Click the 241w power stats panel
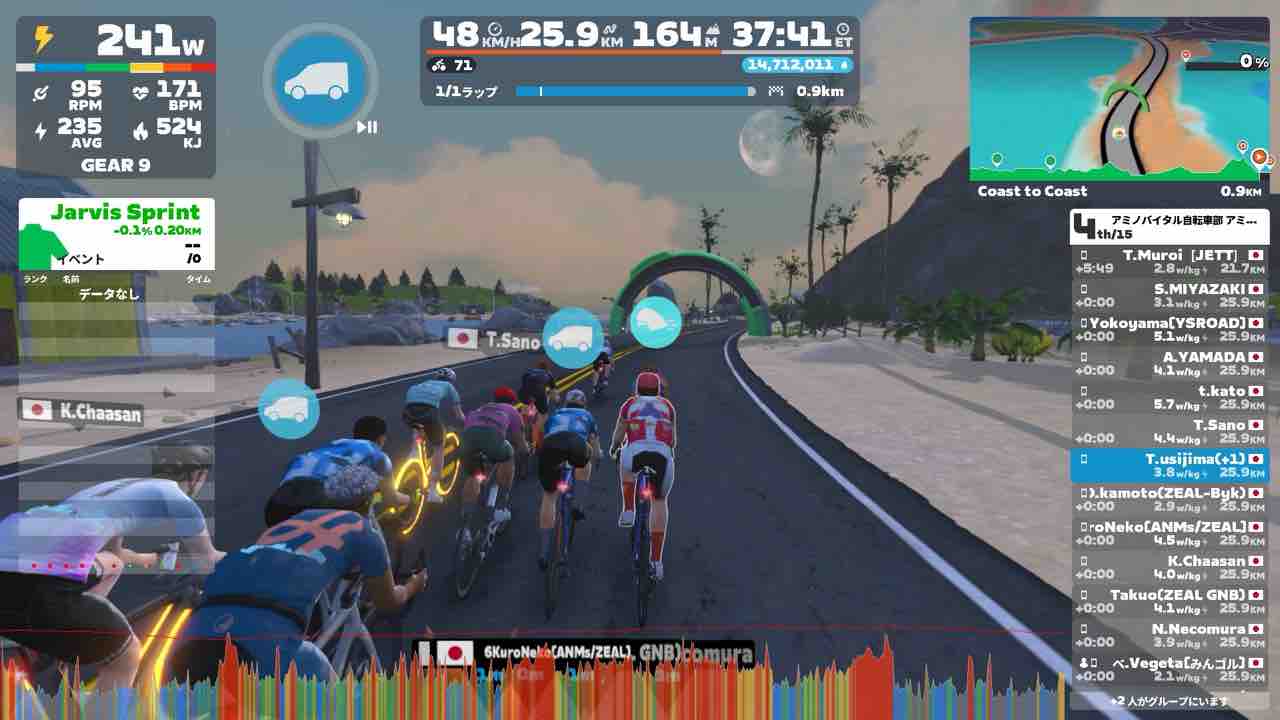 point(116,97)
